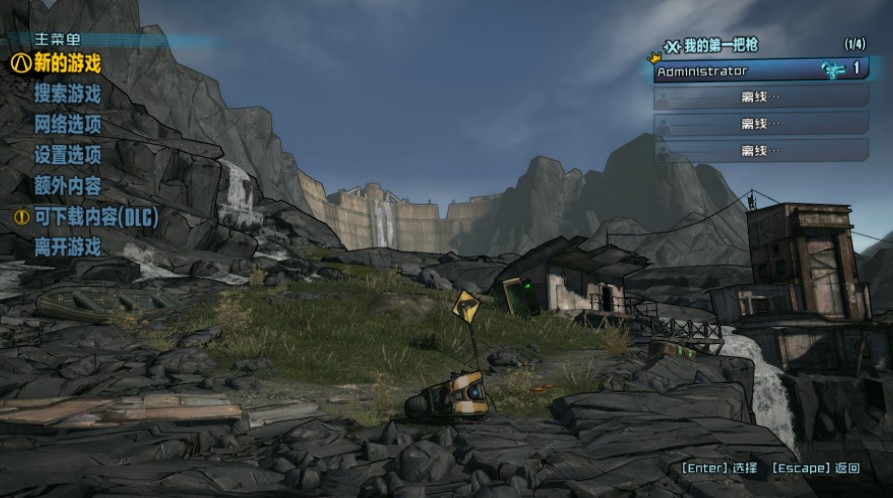Select the Administrator player row

(760, 71)
